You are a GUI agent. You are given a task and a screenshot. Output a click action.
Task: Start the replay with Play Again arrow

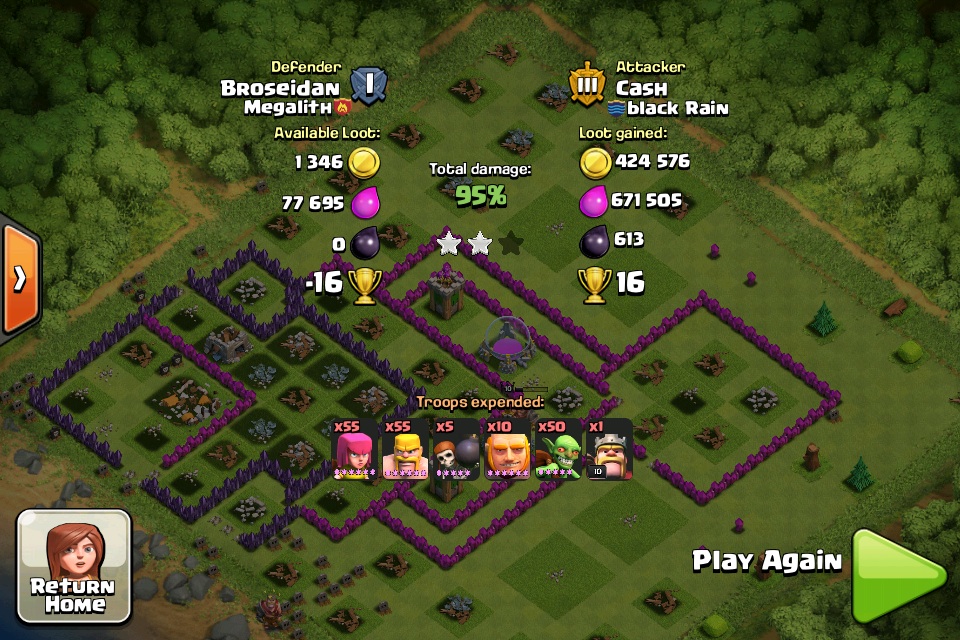(897, 575)
